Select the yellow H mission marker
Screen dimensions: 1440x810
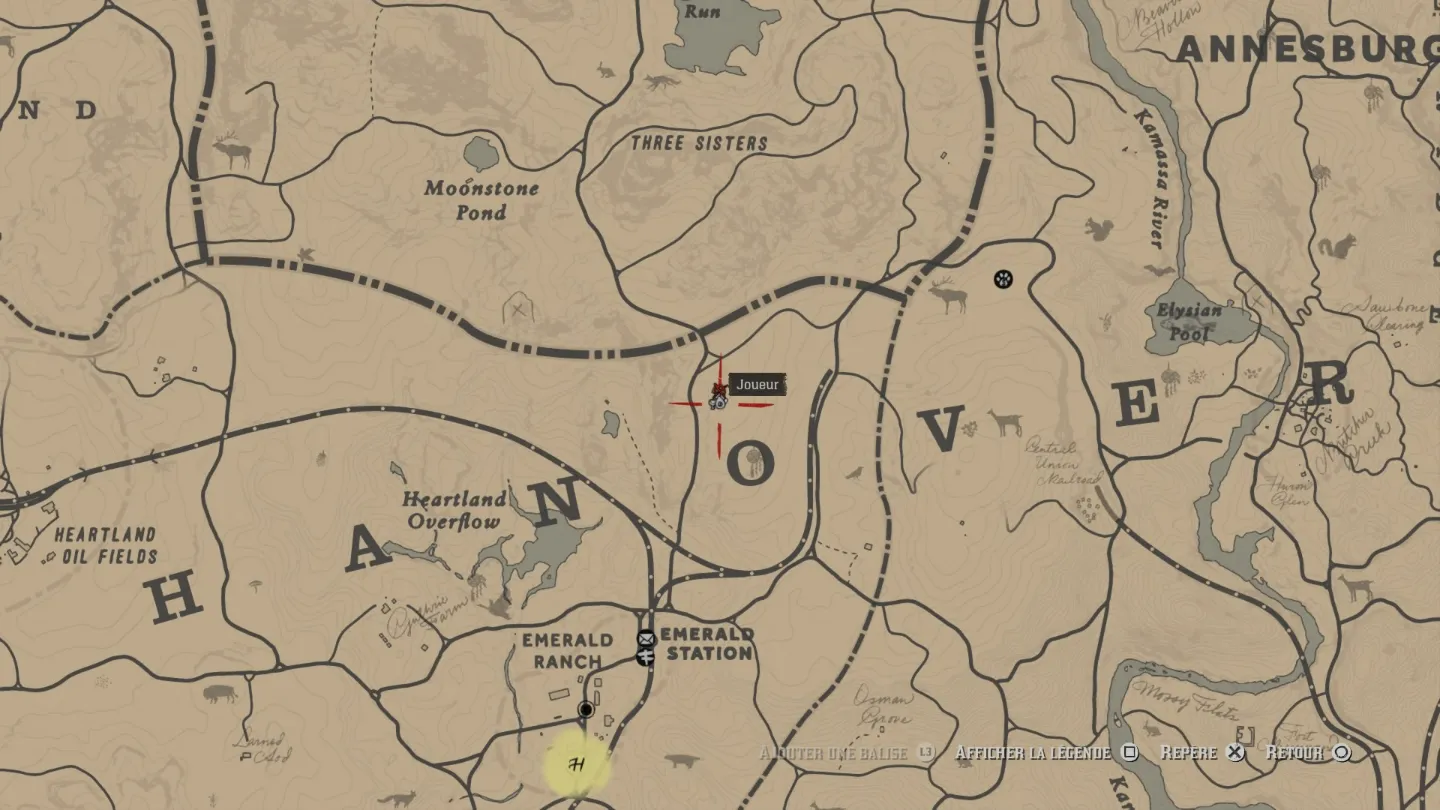pyautogui.click(x=576, y=765)
